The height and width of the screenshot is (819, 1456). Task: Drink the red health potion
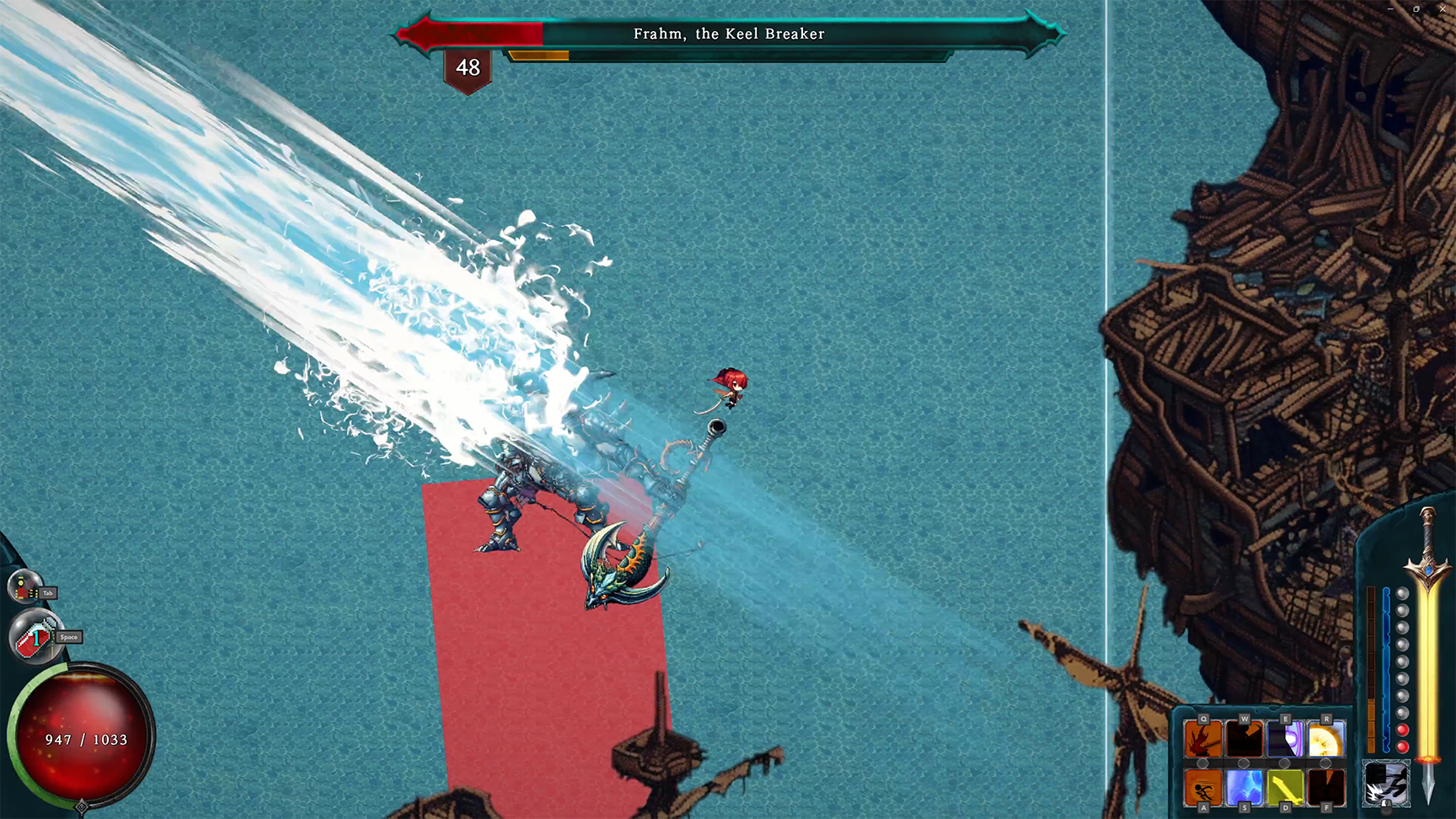point(34,638)
